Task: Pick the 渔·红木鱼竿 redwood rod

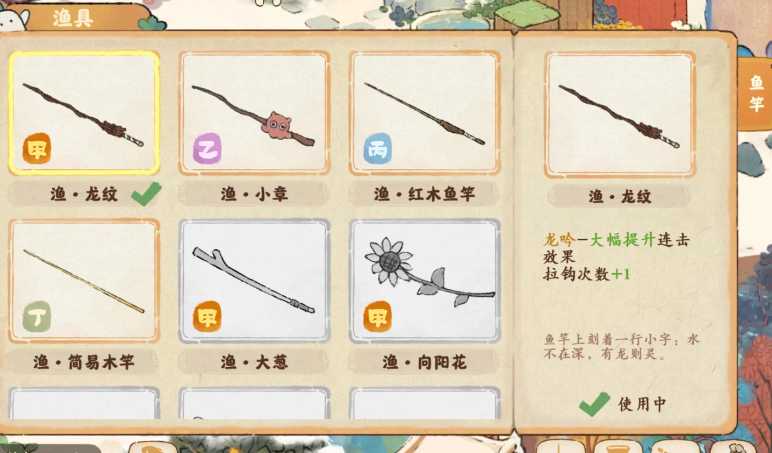Action: (424, 113)
